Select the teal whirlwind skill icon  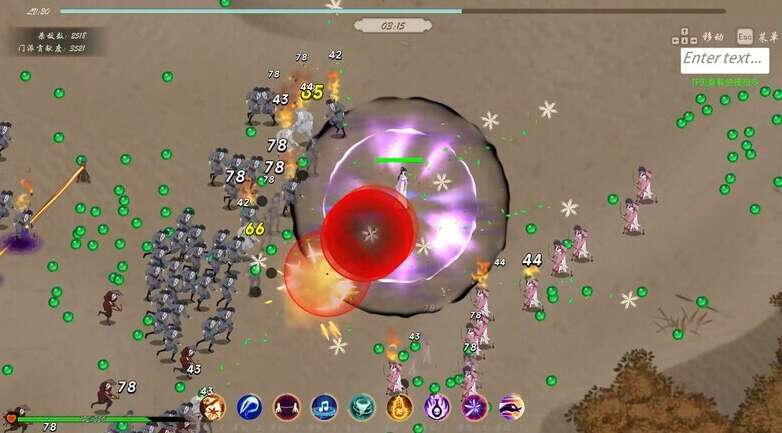362,407
